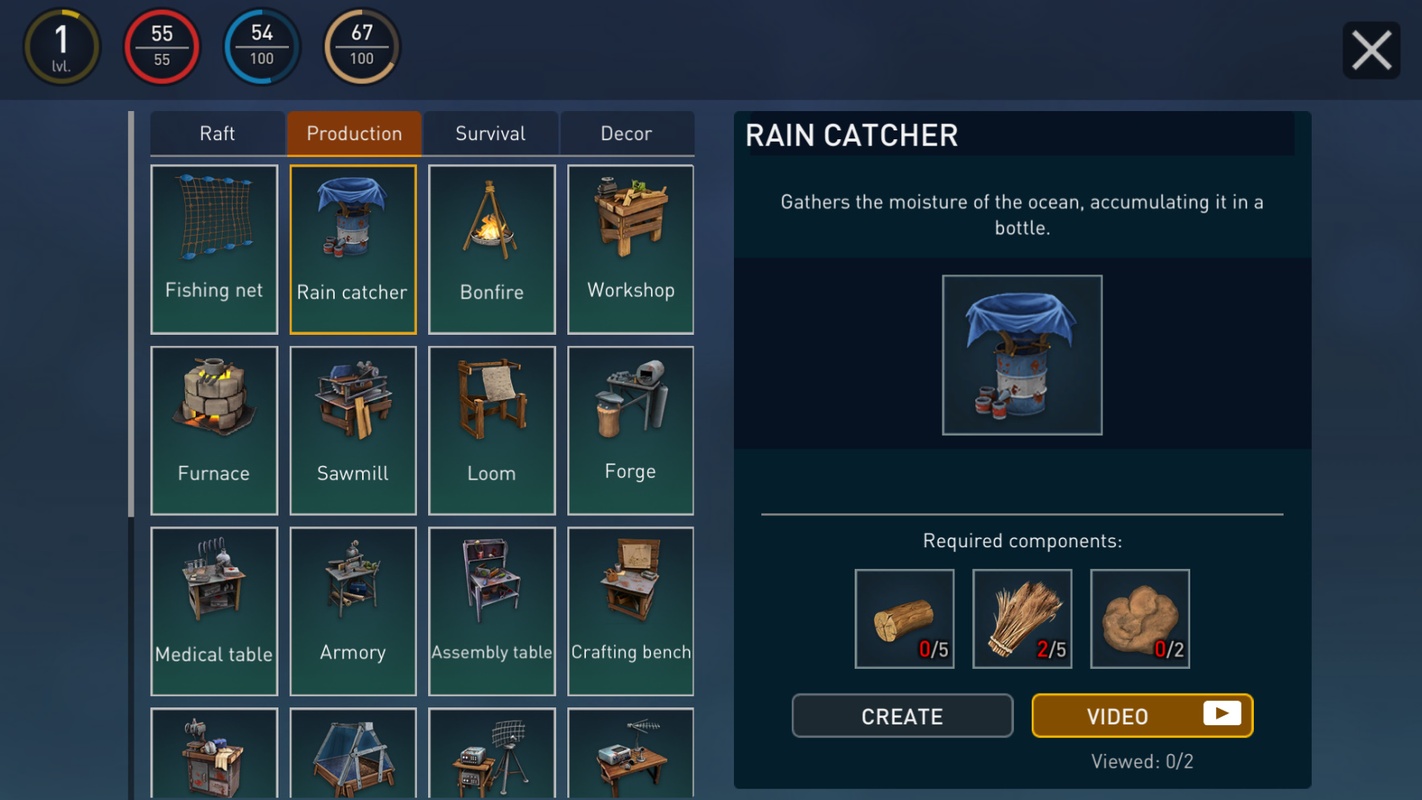This screenshot has width=1422, height=800.
Task: Select the Decor tab
Action: pos(626,134)
